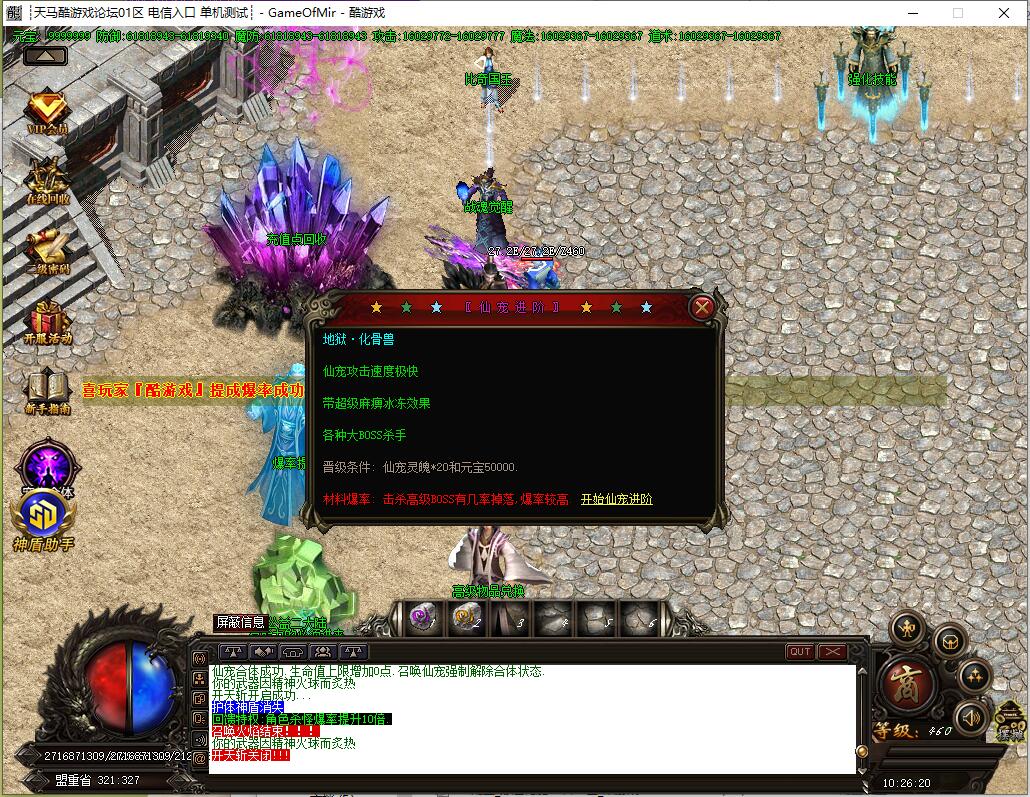Close the chat panel with red X button

pos(832,652)
